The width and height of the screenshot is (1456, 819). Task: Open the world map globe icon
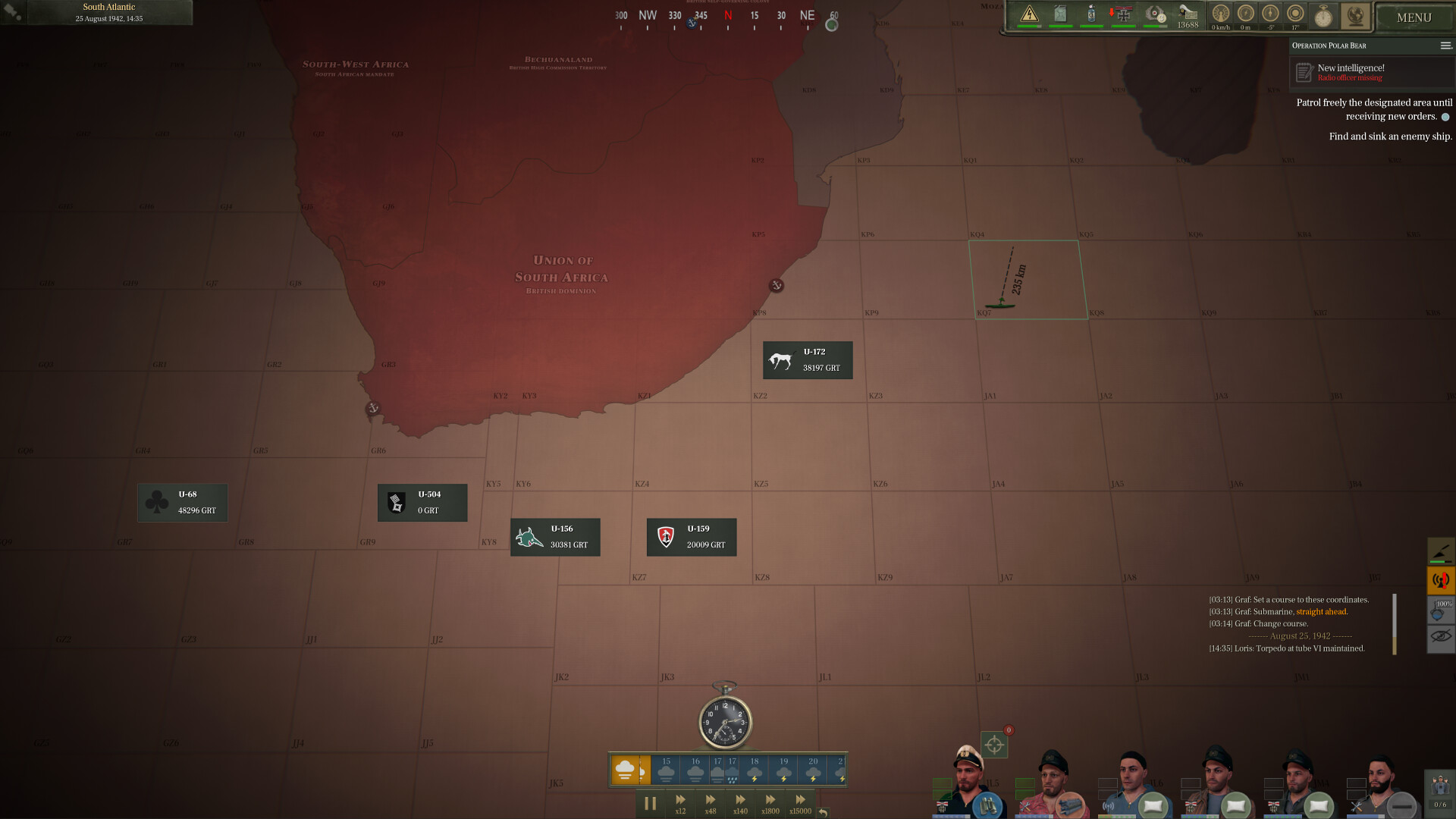coord(1354,15)
